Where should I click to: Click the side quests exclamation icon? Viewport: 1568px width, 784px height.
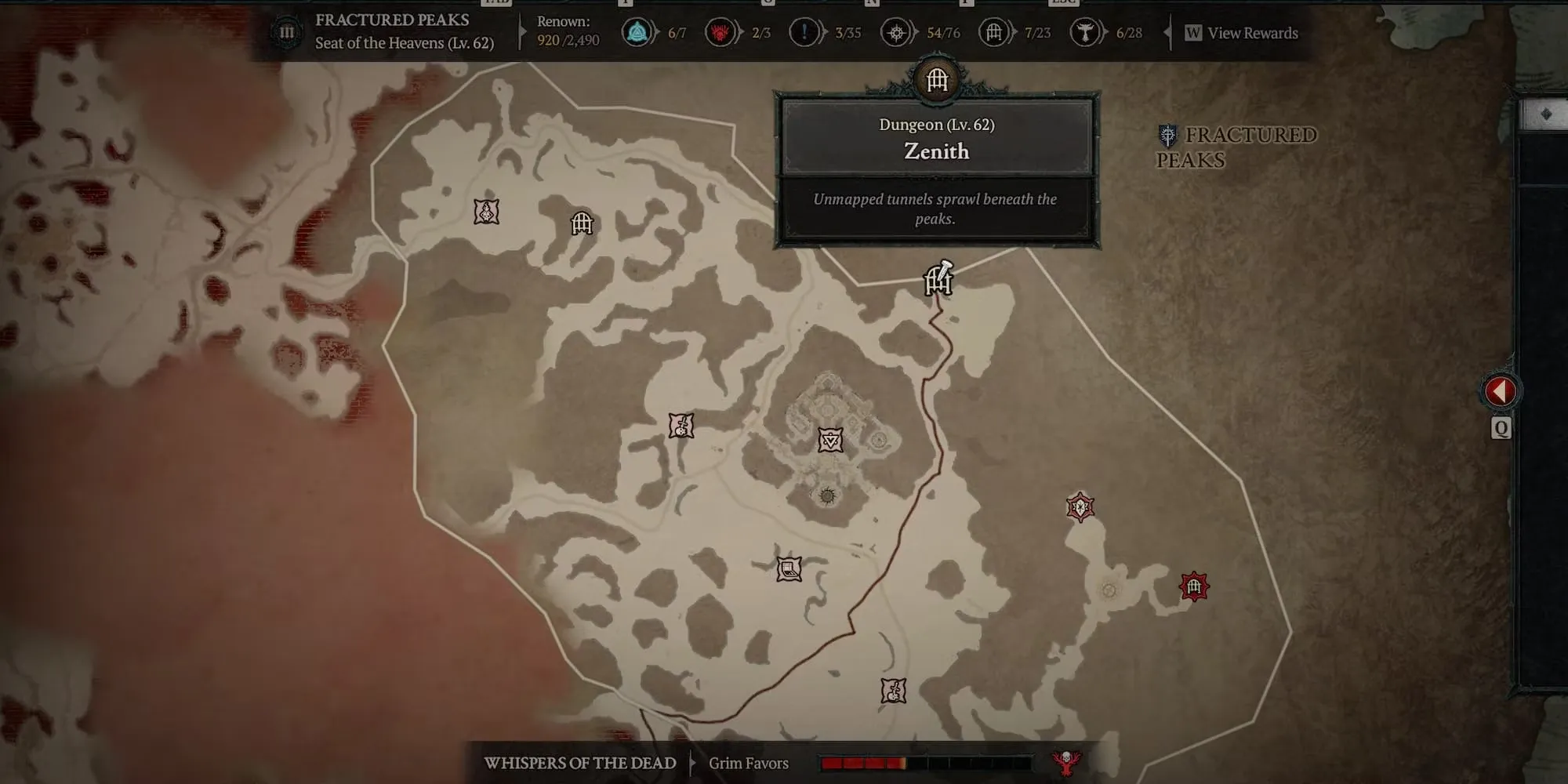(804, 33)
